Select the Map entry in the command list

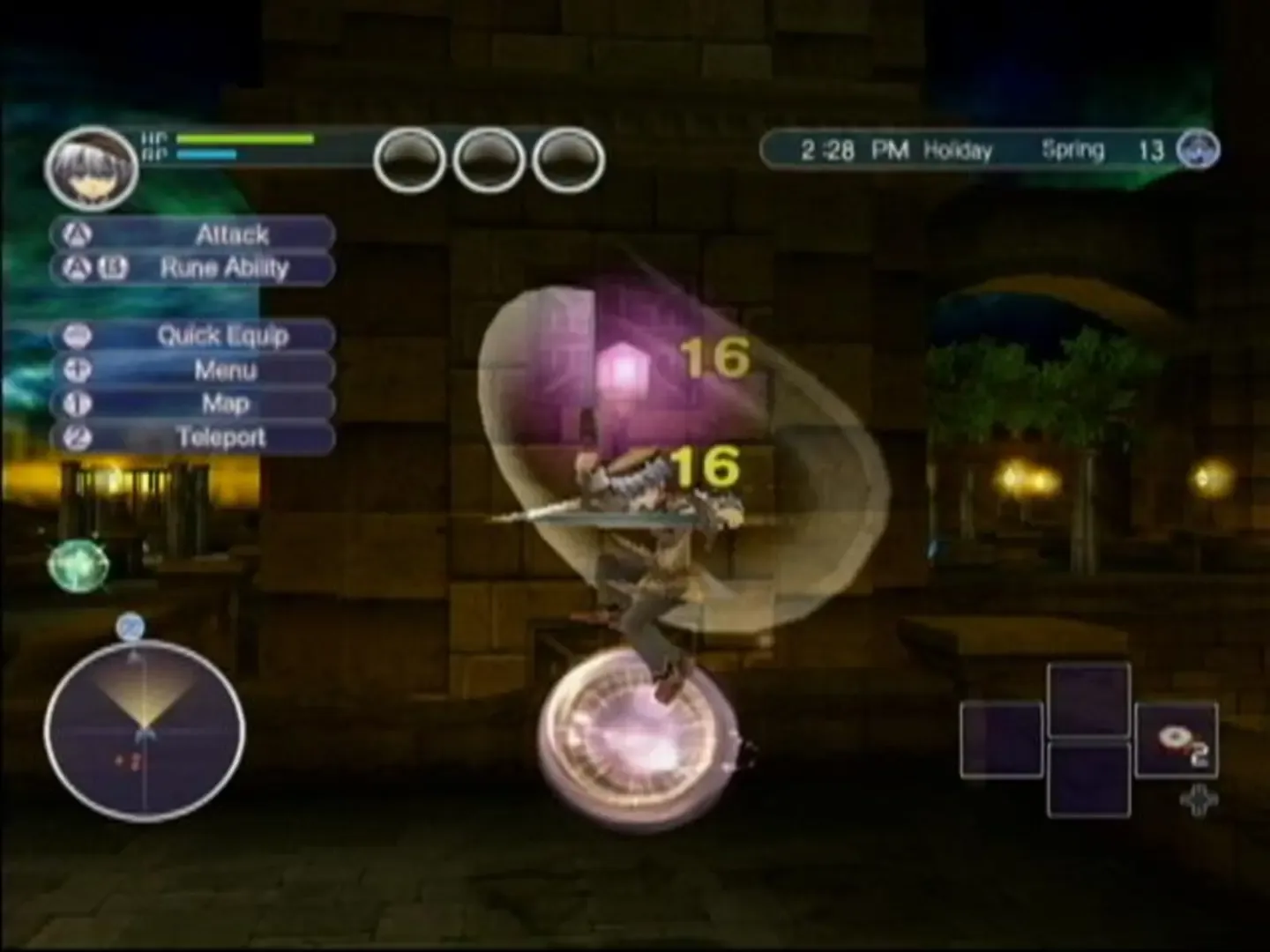click(x=226, y=403)
